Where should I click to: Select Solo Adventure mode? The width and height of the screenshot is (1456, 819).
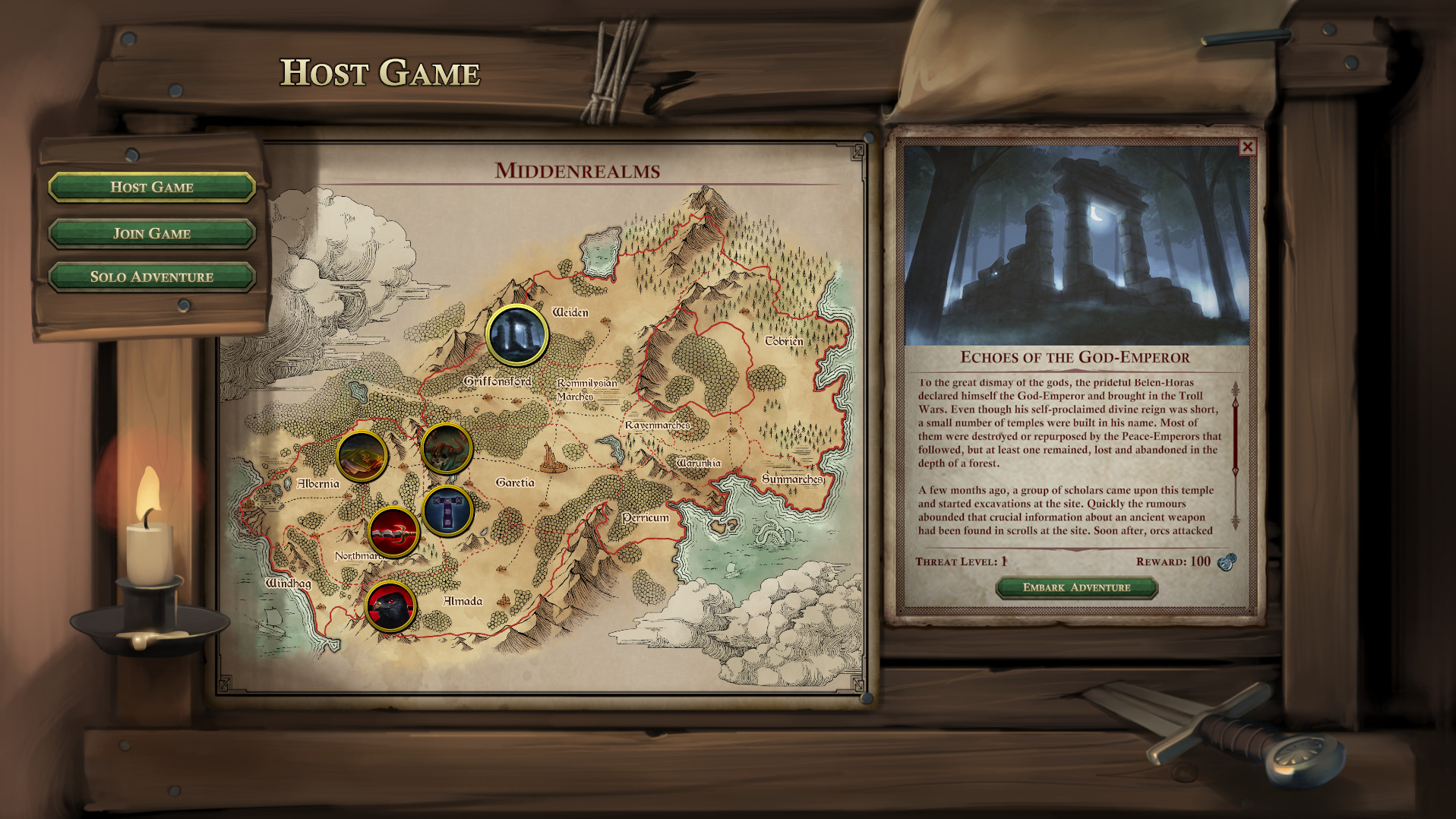click(150, 277)
